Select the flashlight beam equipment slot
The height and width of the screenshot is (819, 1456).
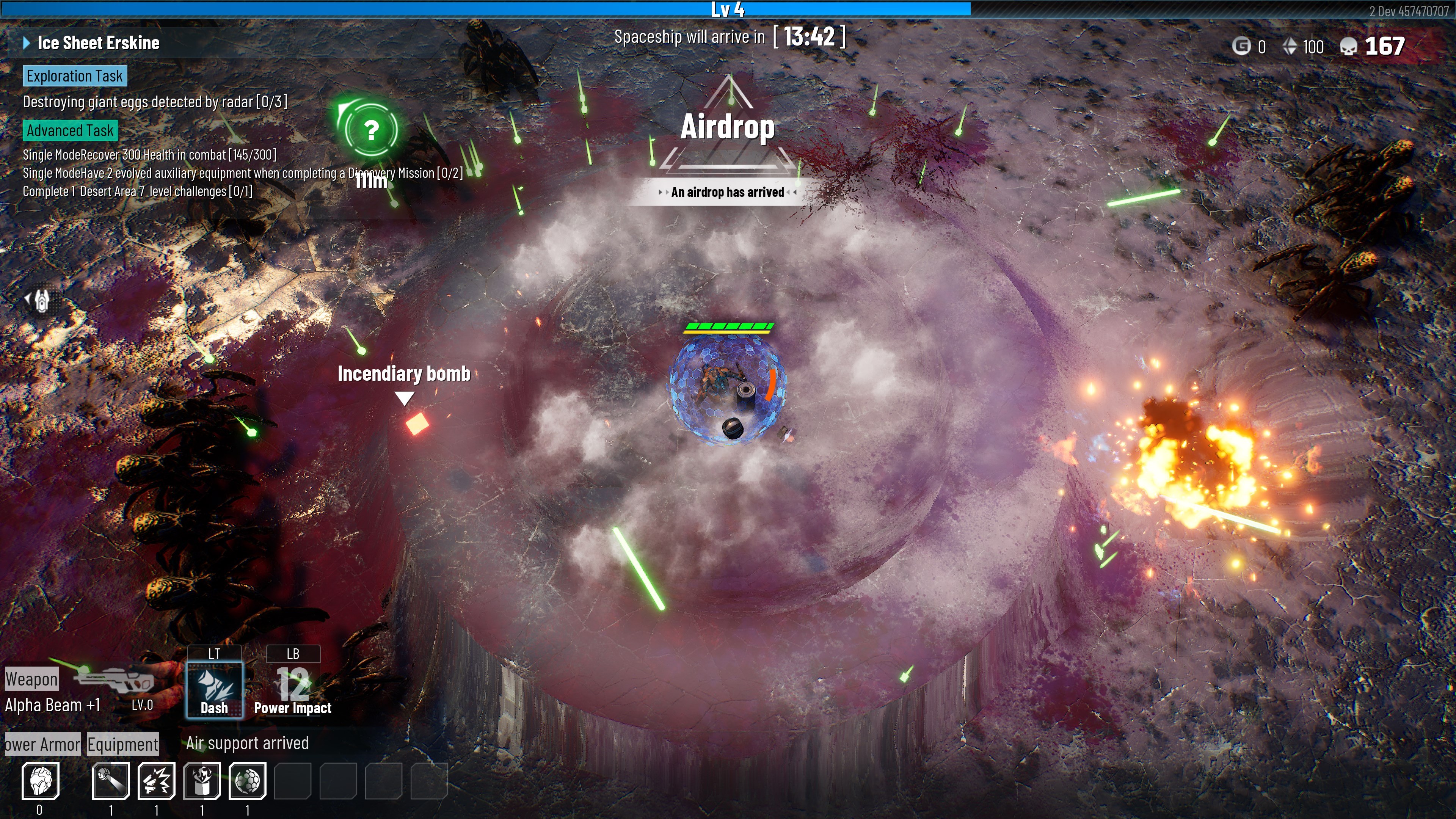[111, 781]
